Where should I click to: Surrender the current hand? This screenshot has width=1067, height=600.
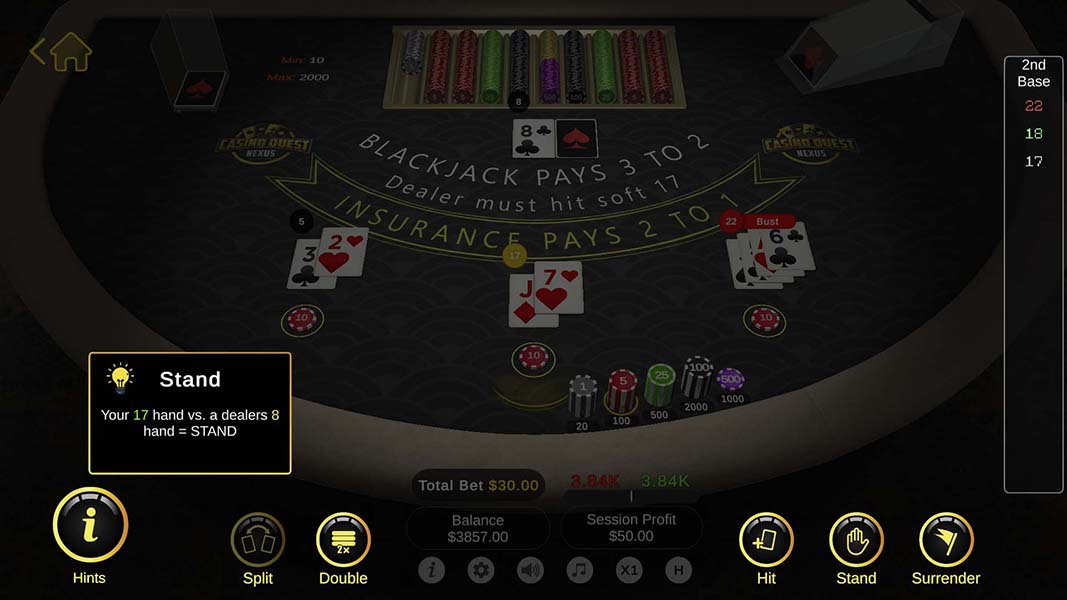[945, 540]
